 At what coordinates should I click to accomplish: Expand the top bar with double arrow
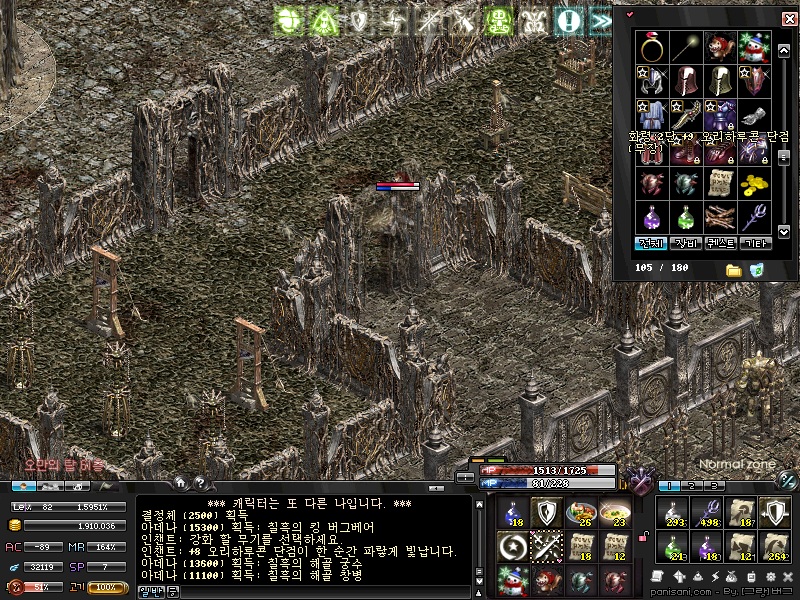point(601,19)
